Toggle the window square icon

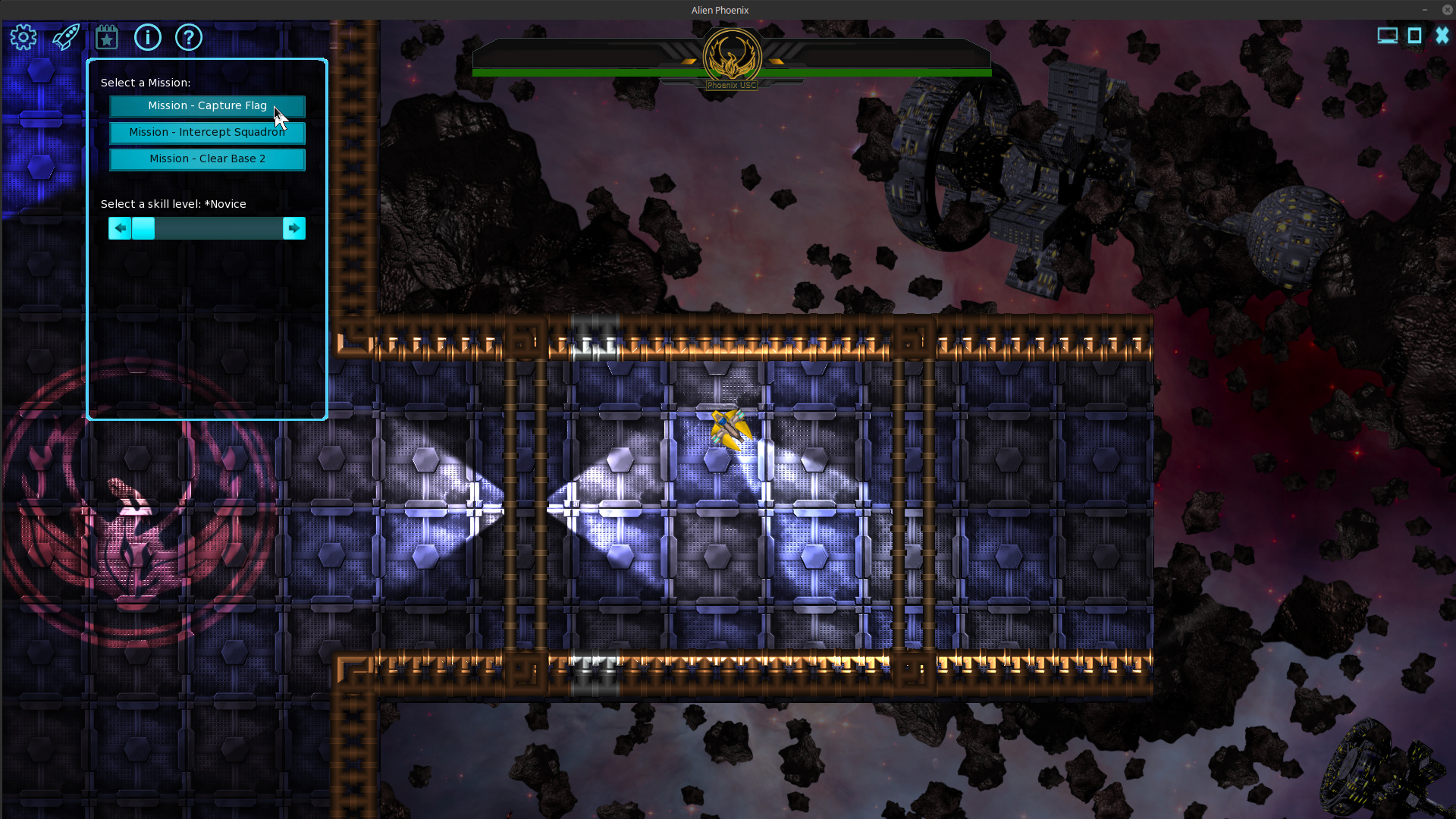click(1414, 36)
